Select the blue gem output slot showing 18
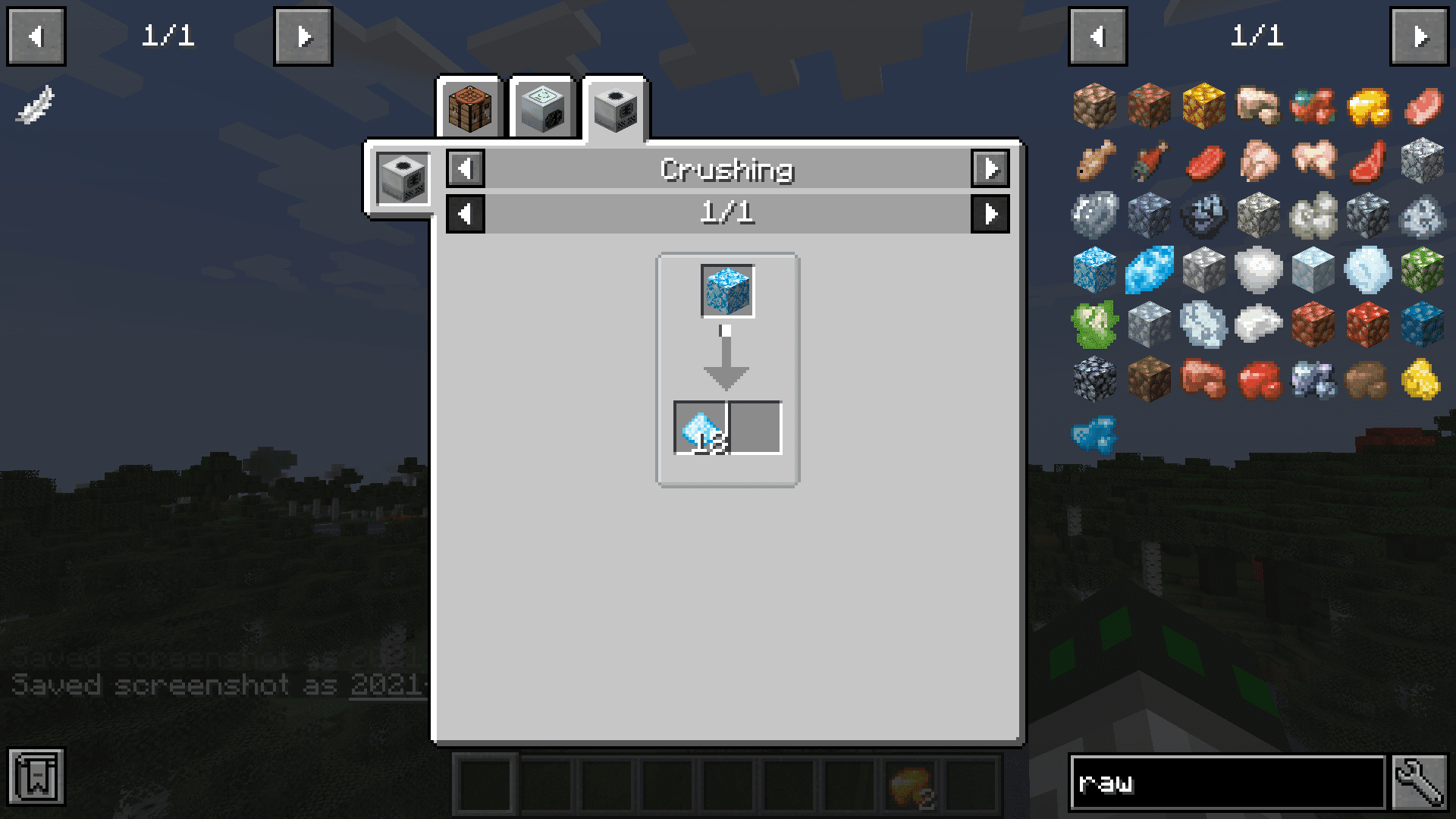The width and height of the screenshot is (1456, 819). click(701, 428)
